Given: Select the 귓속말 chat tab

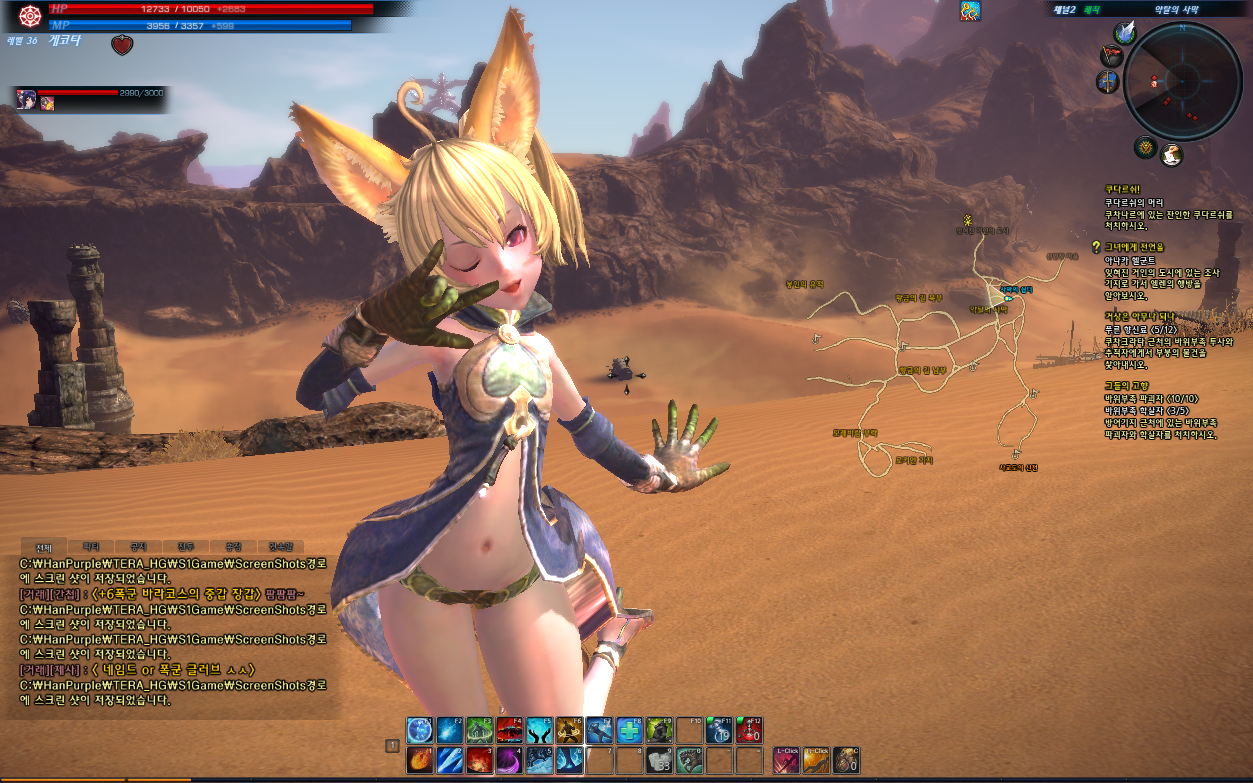Looking at the screenshot, I should tap(281, 547).
